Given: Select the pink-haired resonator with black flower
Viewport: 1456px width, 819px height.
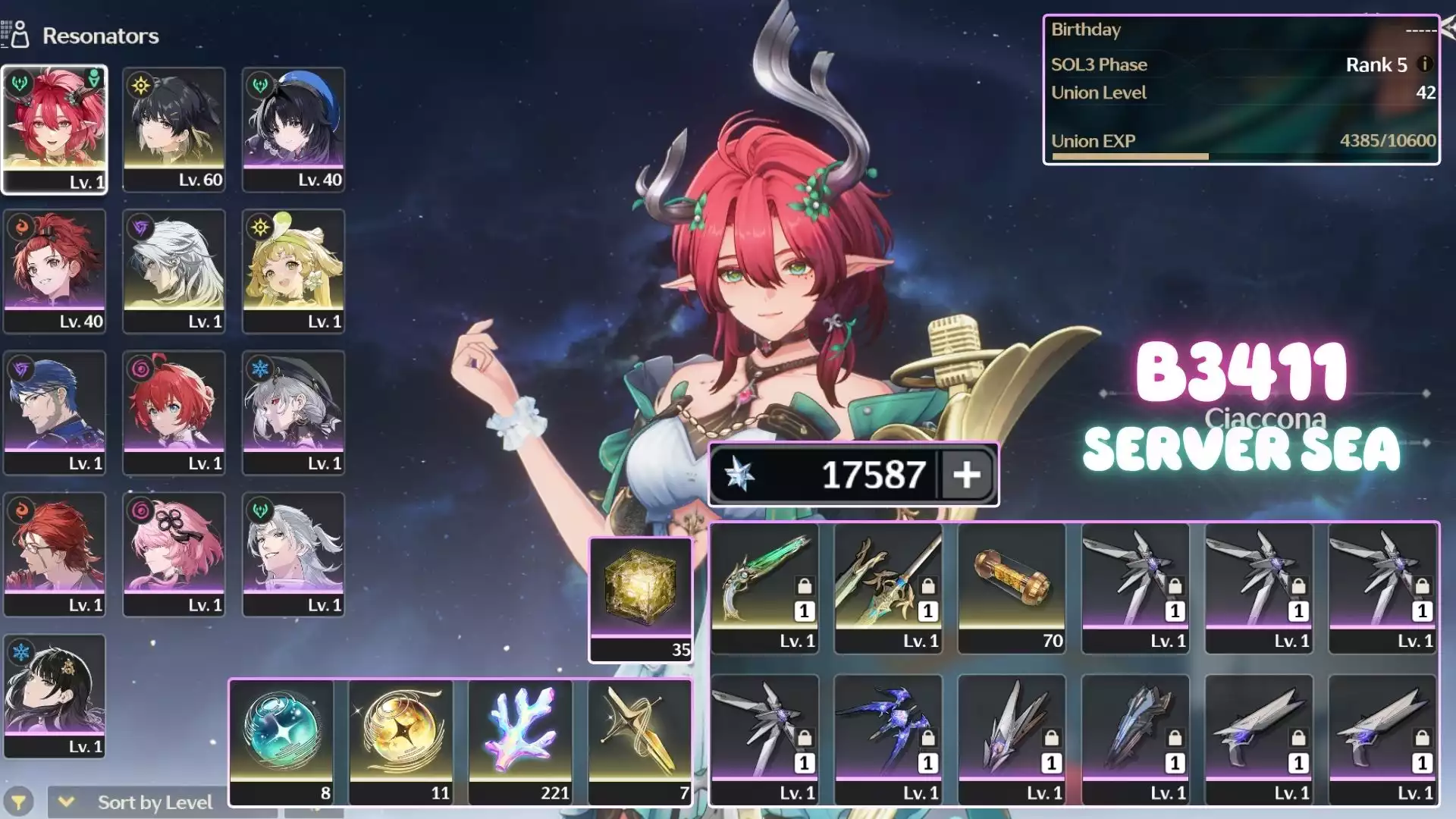Looking at the screenshot, I should tap(174, 554).
